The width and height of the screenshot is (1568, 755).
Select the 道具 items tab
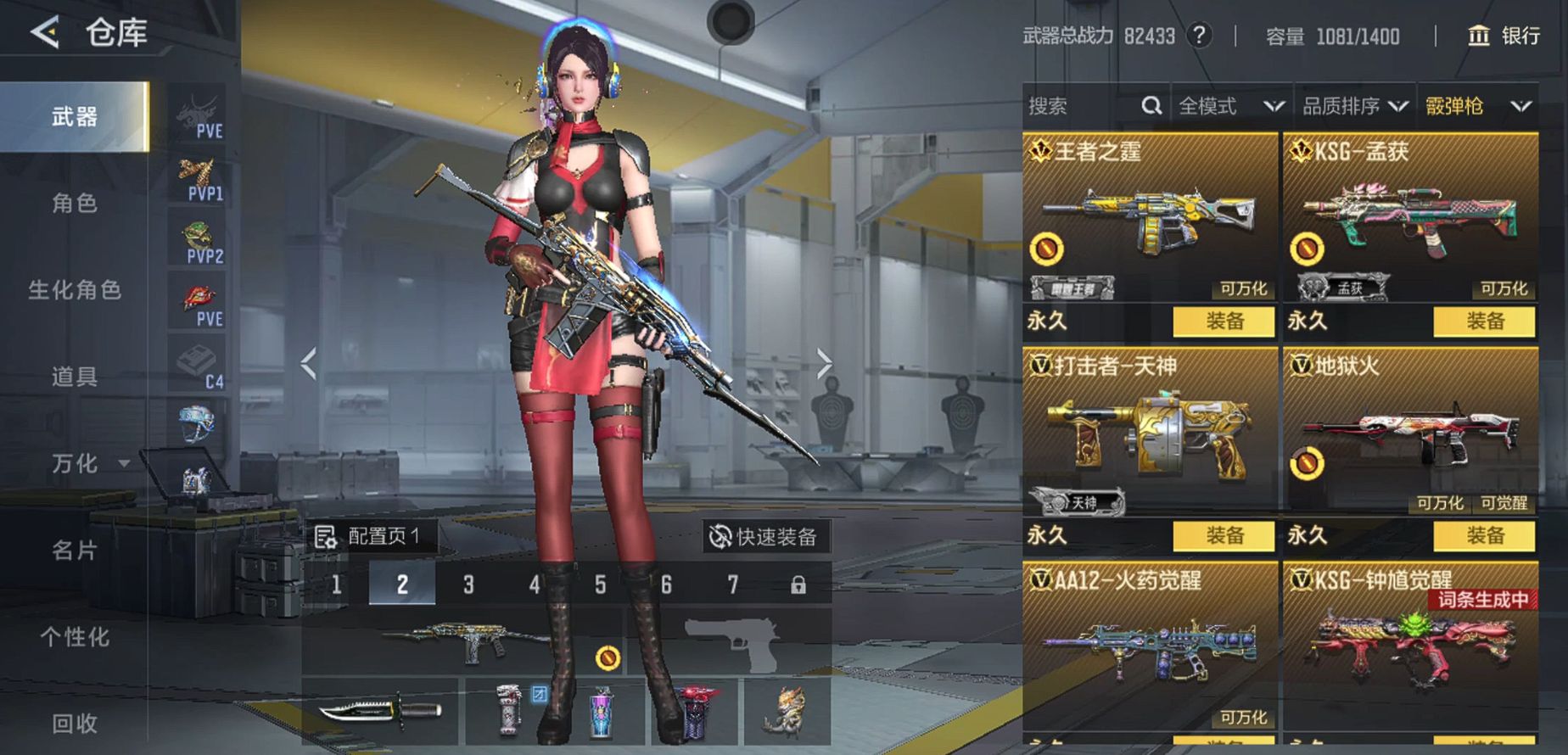click(x=75, y=377)
